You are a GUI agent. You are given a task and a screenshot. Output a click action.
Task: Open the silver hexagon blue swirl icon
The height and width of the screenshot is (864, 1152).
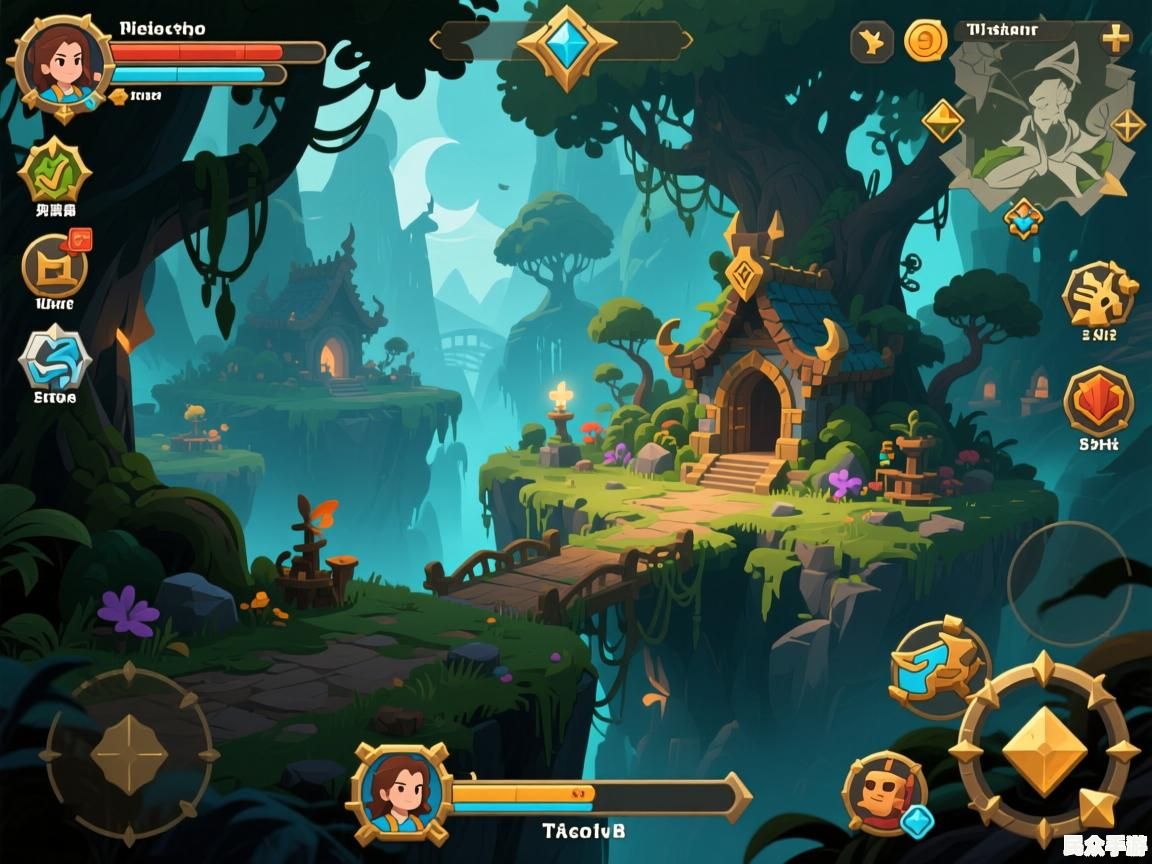point(54,359)
